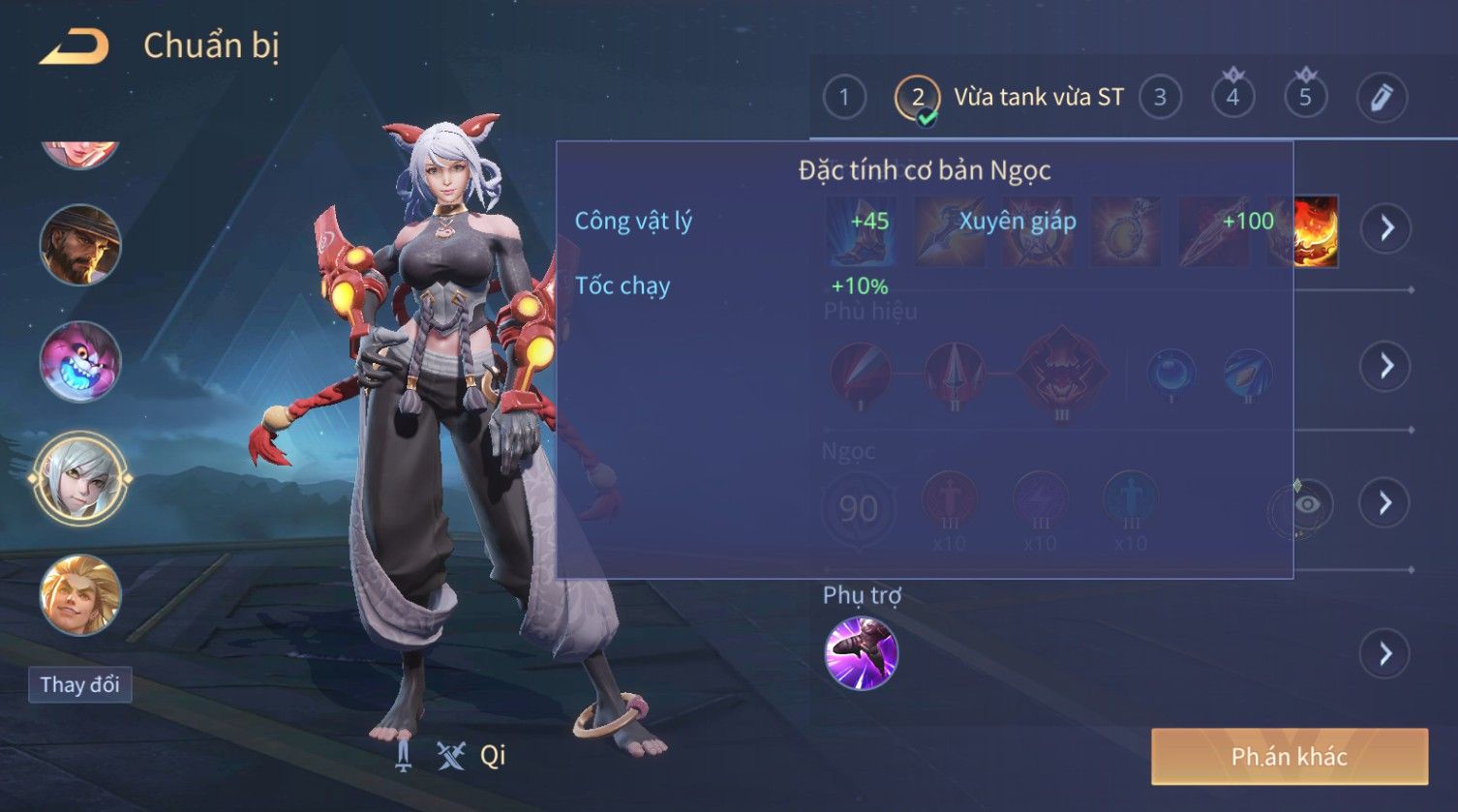This screenshot has height=812, width=1458.
Task: Select the highlighted white-haired hero portrait
Action: 80,478
